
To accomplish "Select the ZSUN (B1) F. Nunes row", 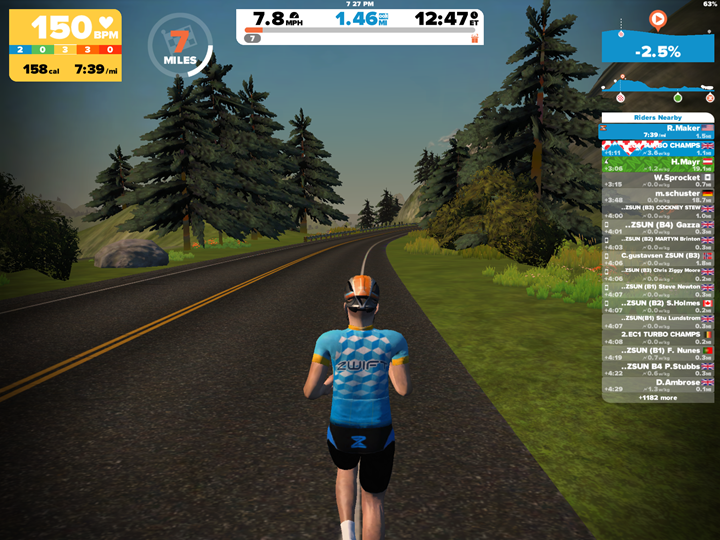I will pos(657,353).
